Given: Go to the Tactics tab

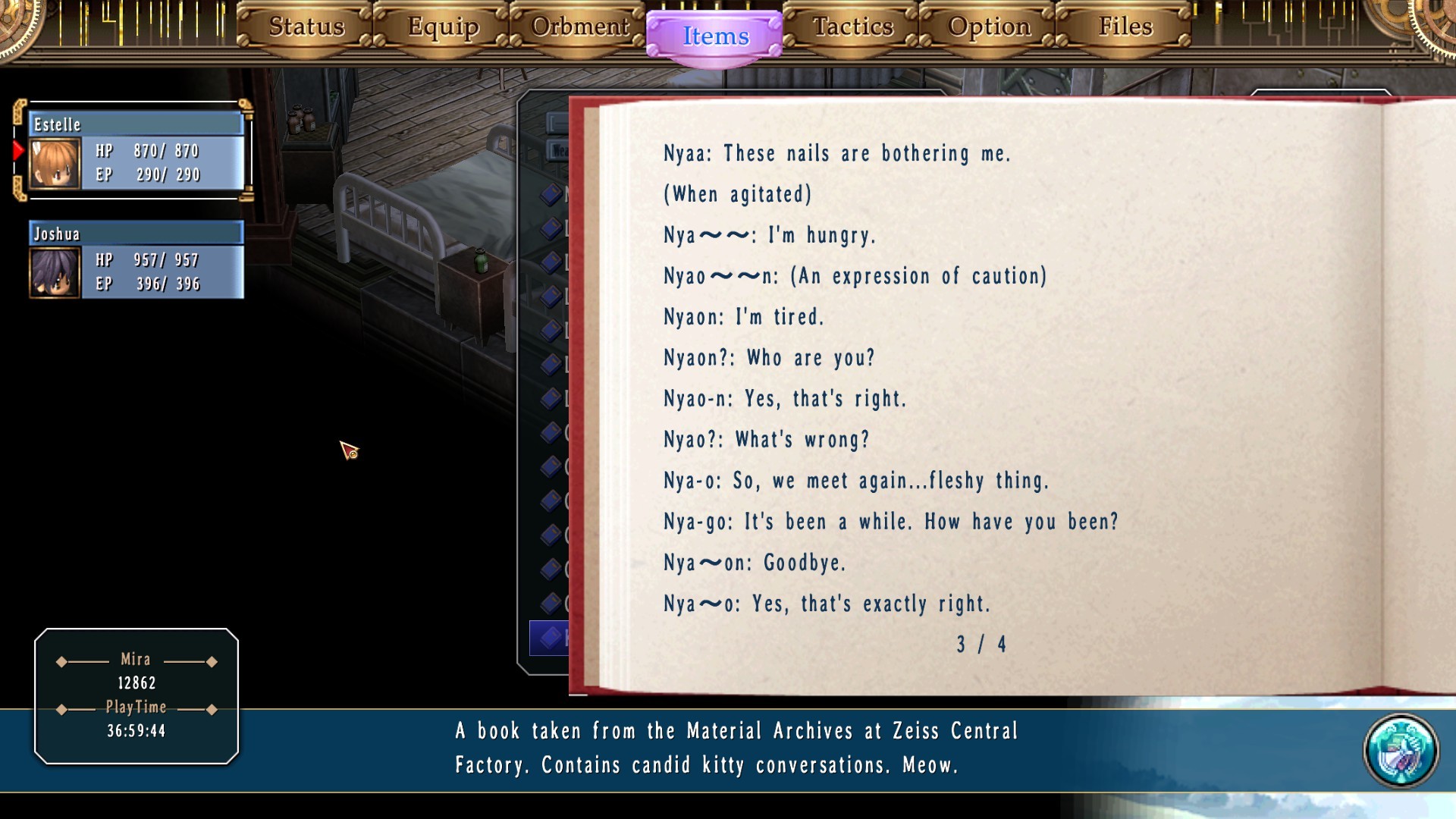Looking at the screenshot, I should [x=852, y=27].
